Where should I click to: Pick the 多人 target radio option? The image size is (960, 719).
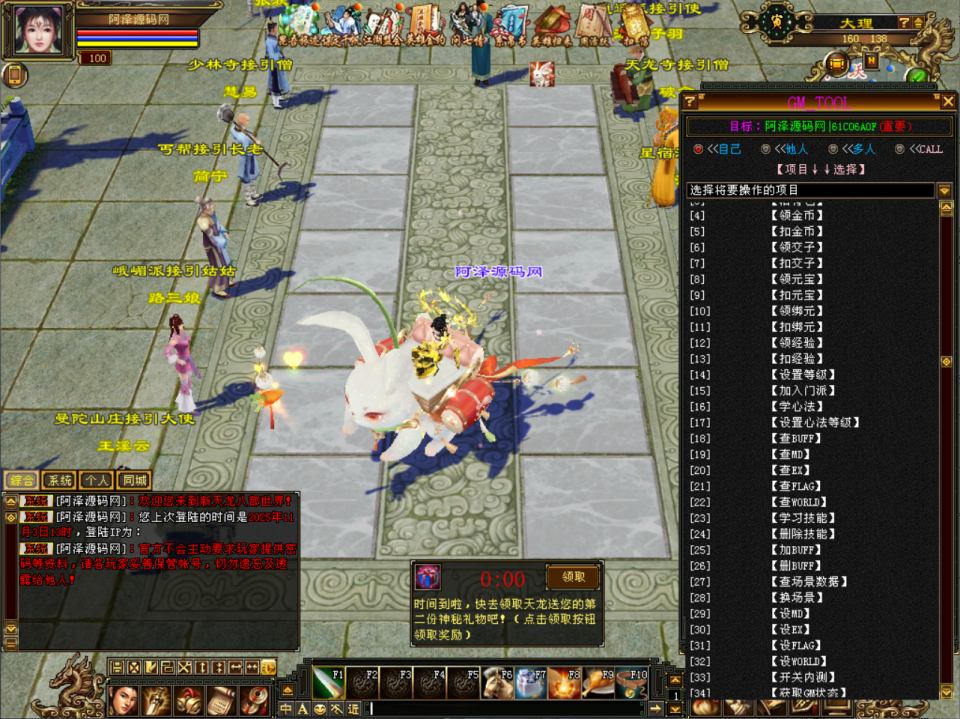pos(832,149)
